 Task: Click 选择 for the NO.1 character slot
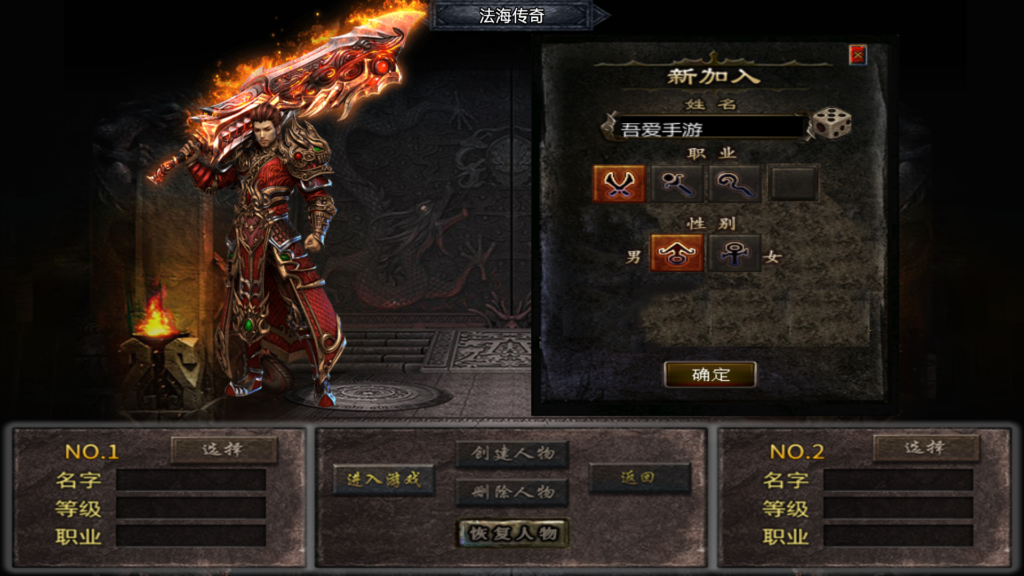click(x=224, y=449)
